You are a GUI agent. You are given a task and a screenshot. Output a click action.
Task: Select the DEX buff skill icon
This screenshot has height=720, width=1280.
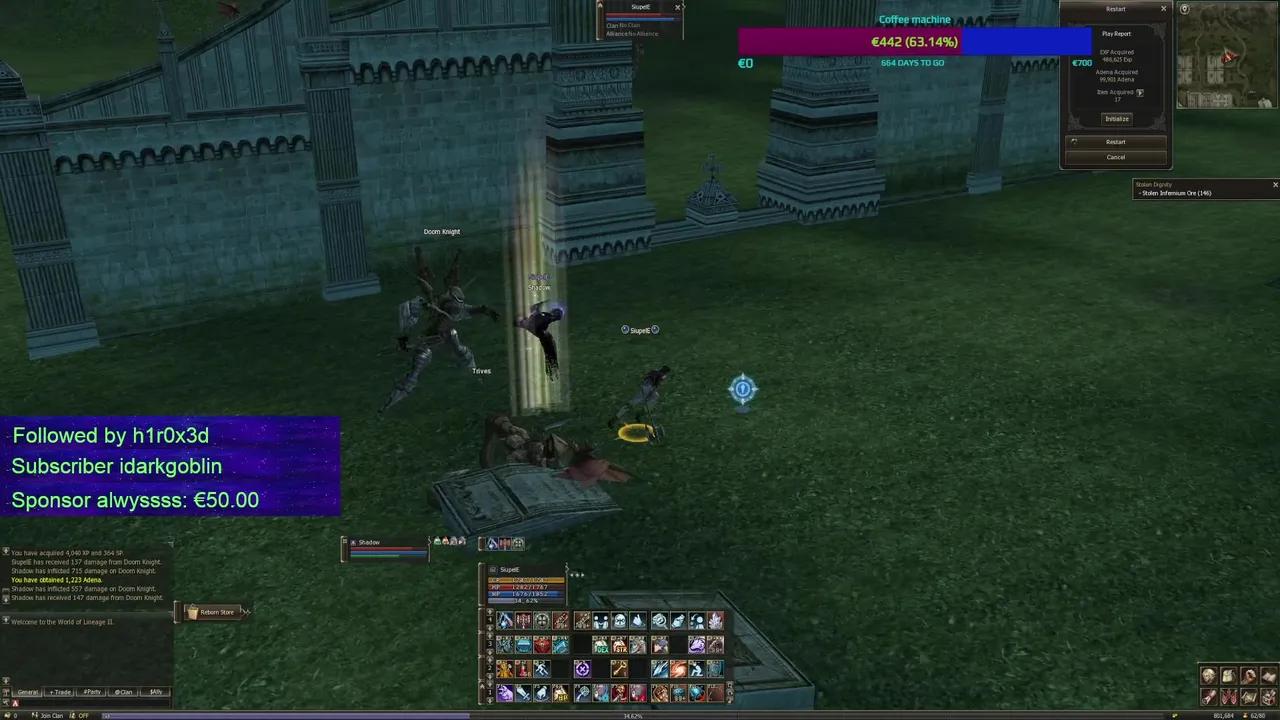[x=602, y=647]
